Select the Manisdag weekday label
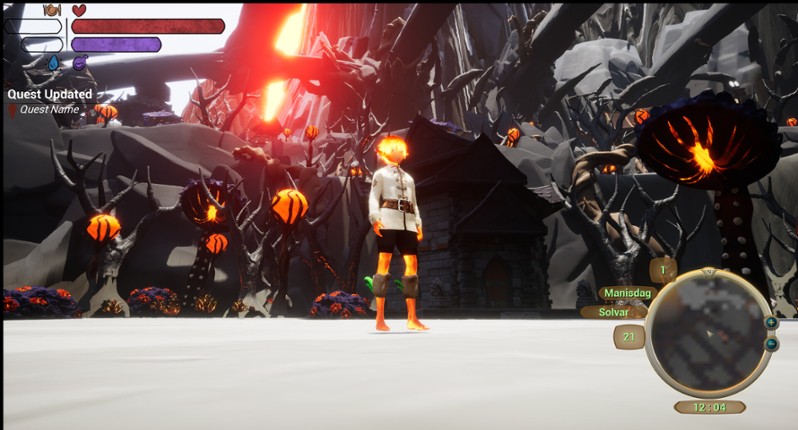798x430 pixels. tap(626, 294)
